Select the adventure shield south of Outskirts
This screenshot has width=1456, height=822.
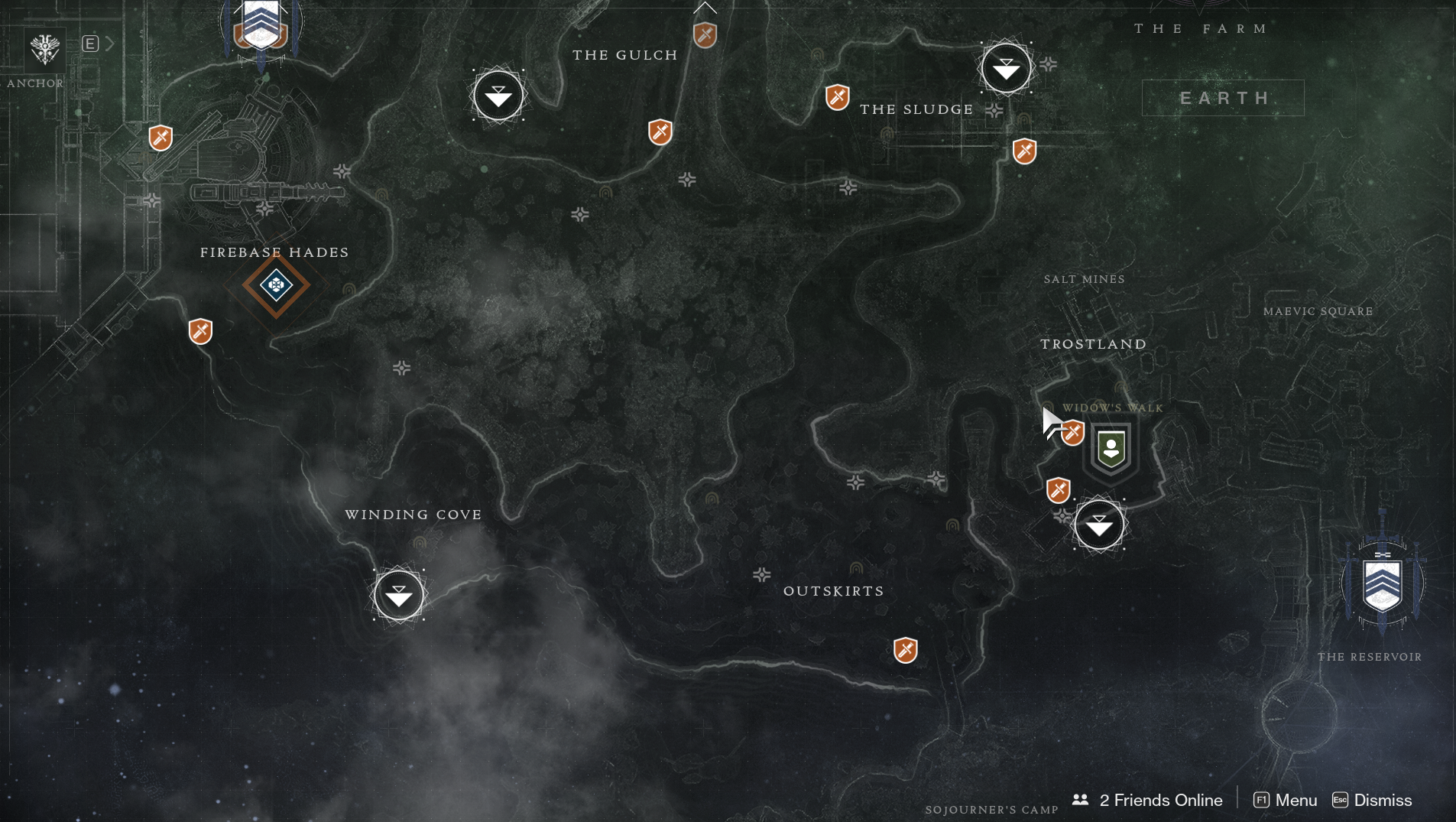point(905,651)
